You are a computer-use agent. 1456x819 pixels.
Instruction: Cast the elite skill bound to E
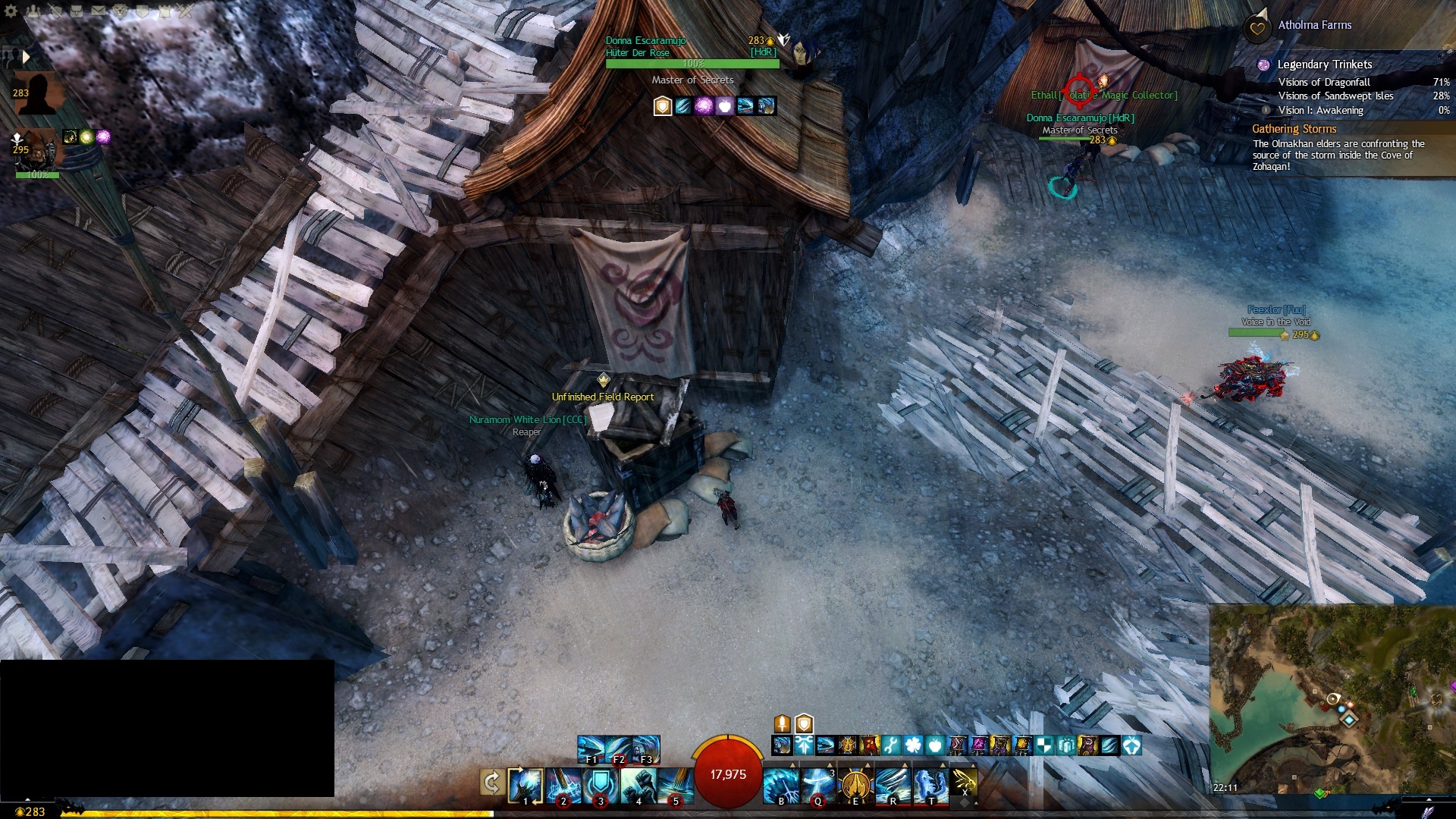pyautogui.click(x=855, y=785)
